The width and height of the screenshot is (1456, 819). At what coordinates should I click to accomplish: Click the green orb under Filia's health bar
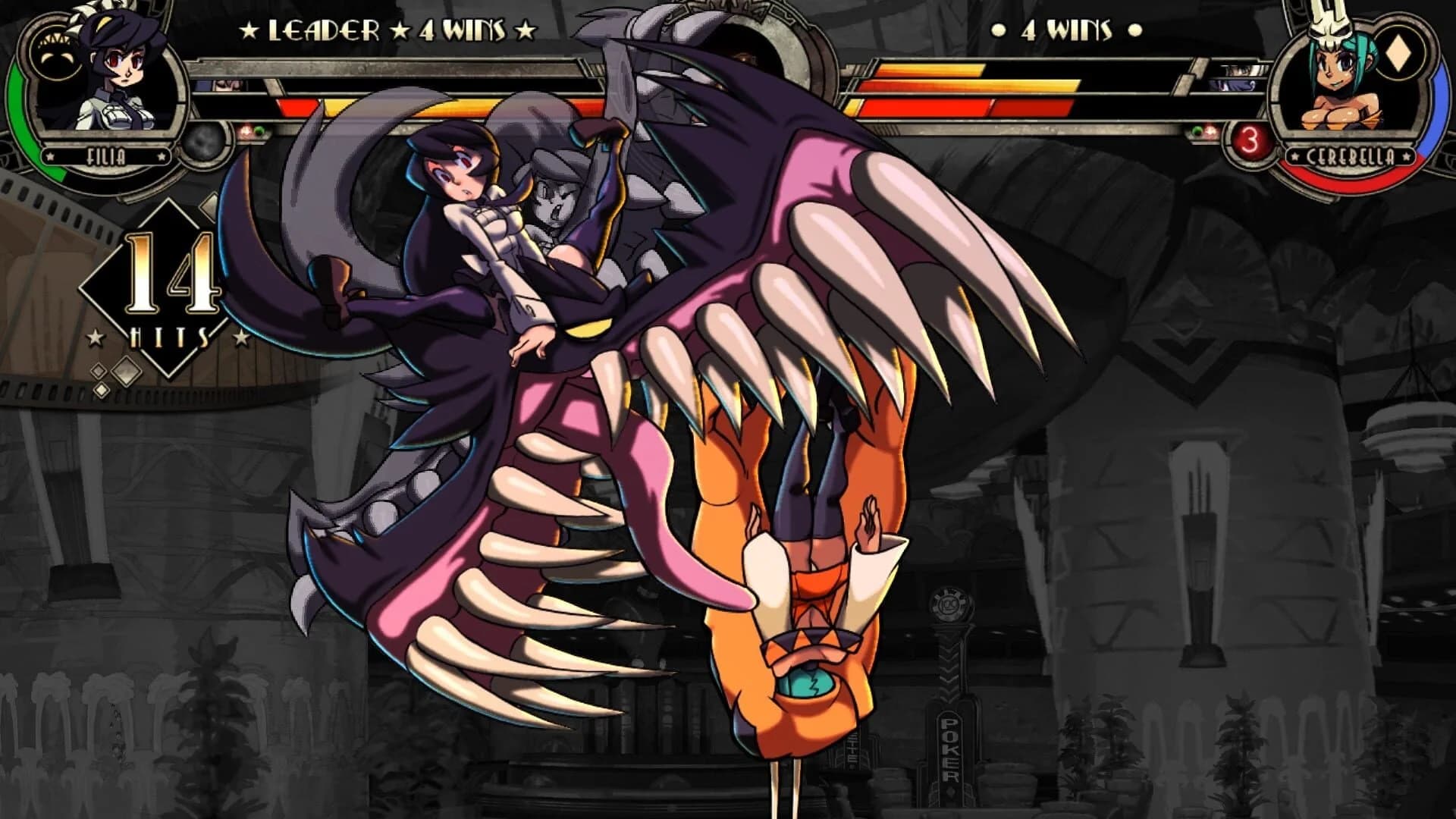point(258,131)
